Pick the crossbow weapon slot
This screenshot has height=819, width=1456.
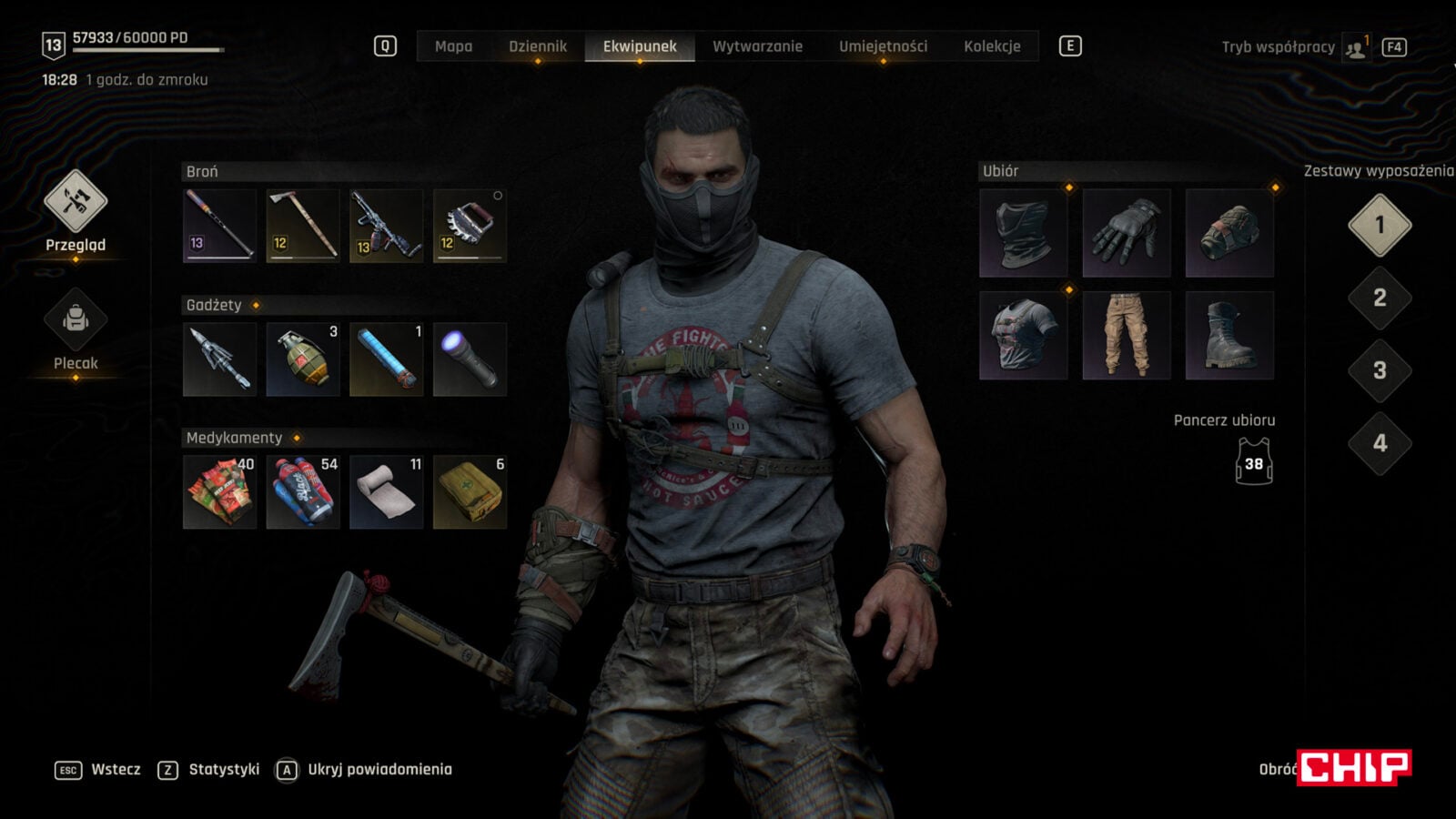click(x=387, y=226)
